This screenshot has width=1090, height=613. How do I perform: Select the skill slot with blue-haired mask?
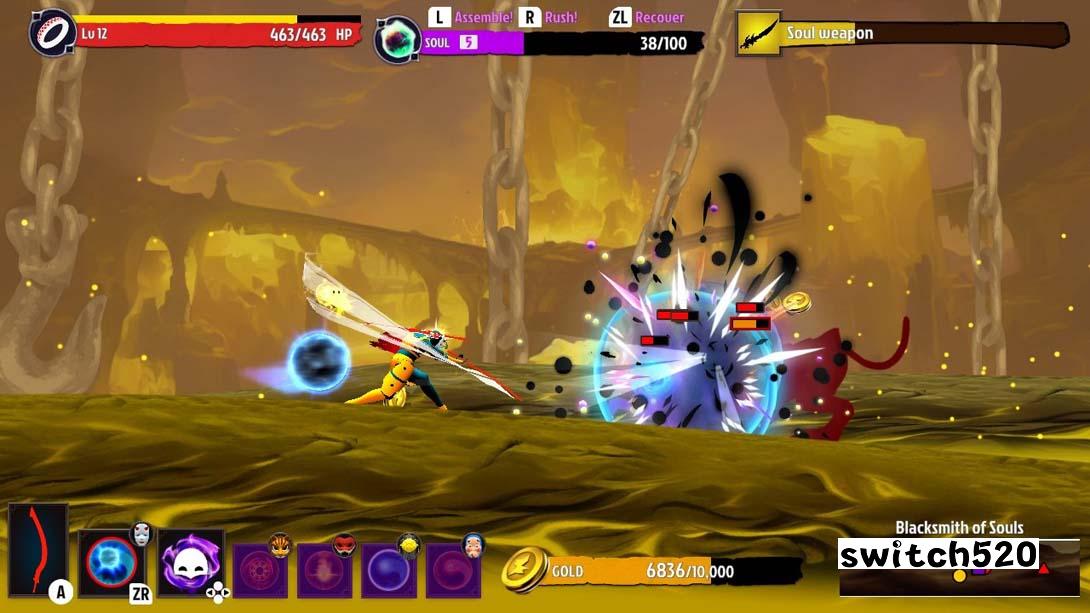point(452,570)
